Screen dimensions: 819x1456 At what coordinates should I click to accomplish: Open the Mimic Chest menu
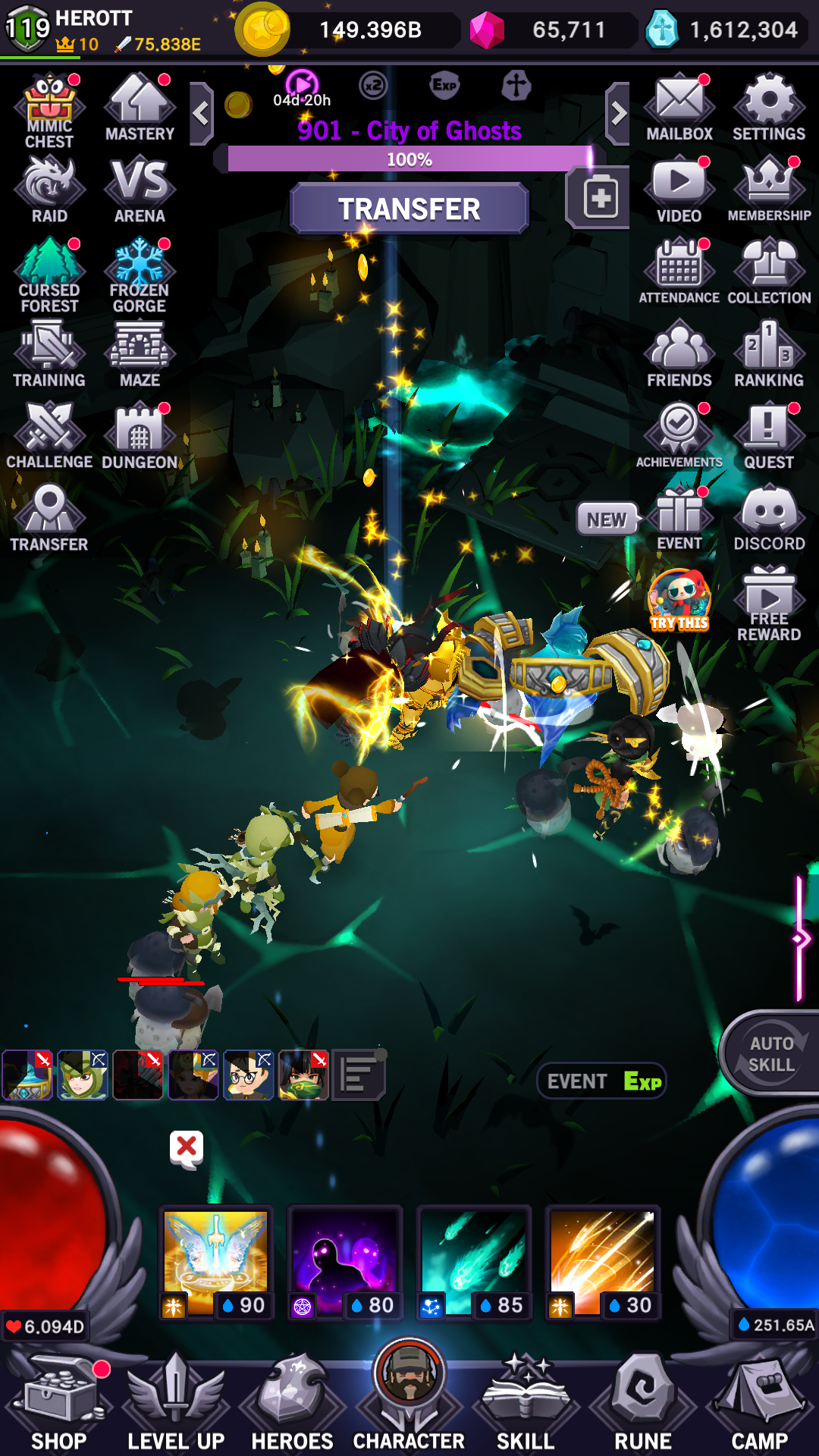pos(49,111)
